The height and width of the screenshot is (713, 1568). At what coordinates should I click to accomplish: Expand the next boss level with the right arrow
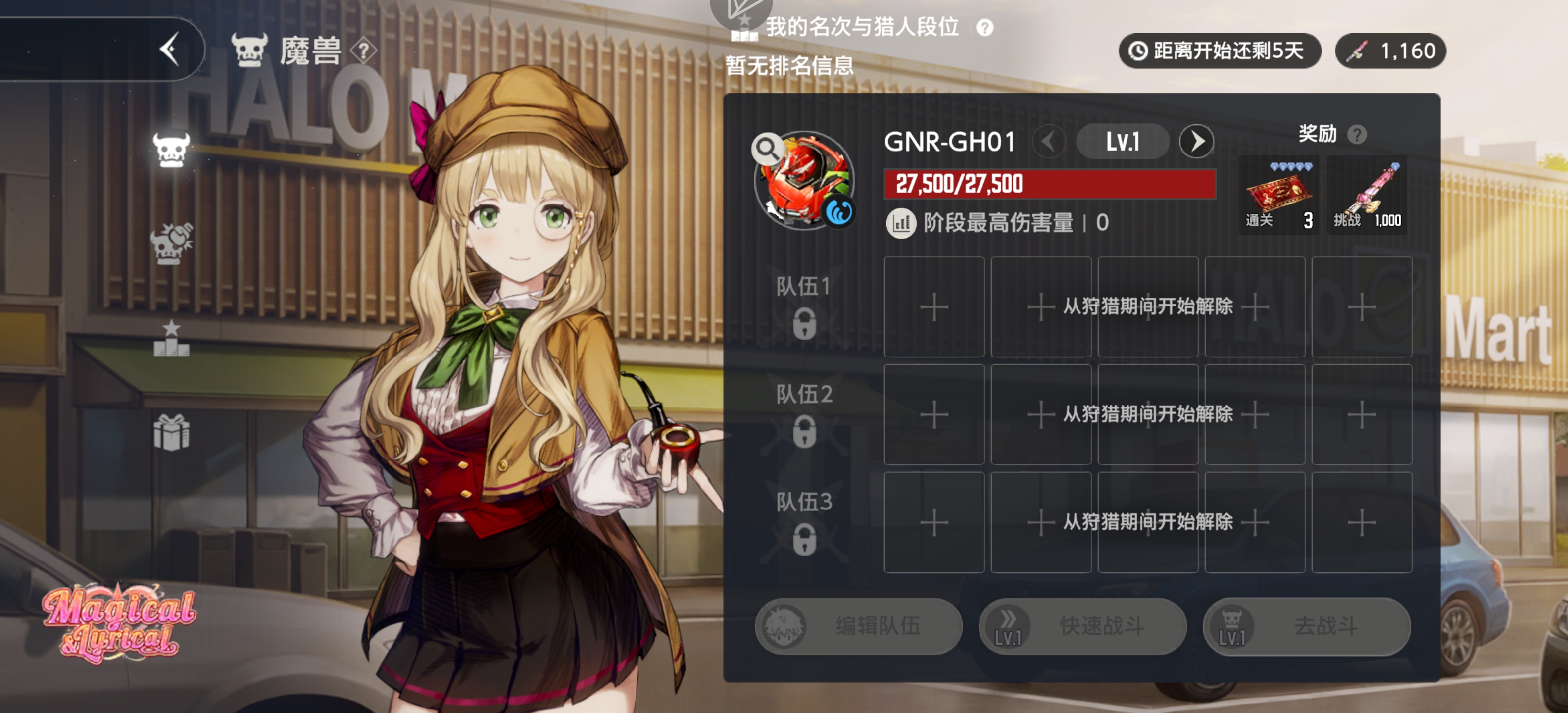coord(1196,141)
